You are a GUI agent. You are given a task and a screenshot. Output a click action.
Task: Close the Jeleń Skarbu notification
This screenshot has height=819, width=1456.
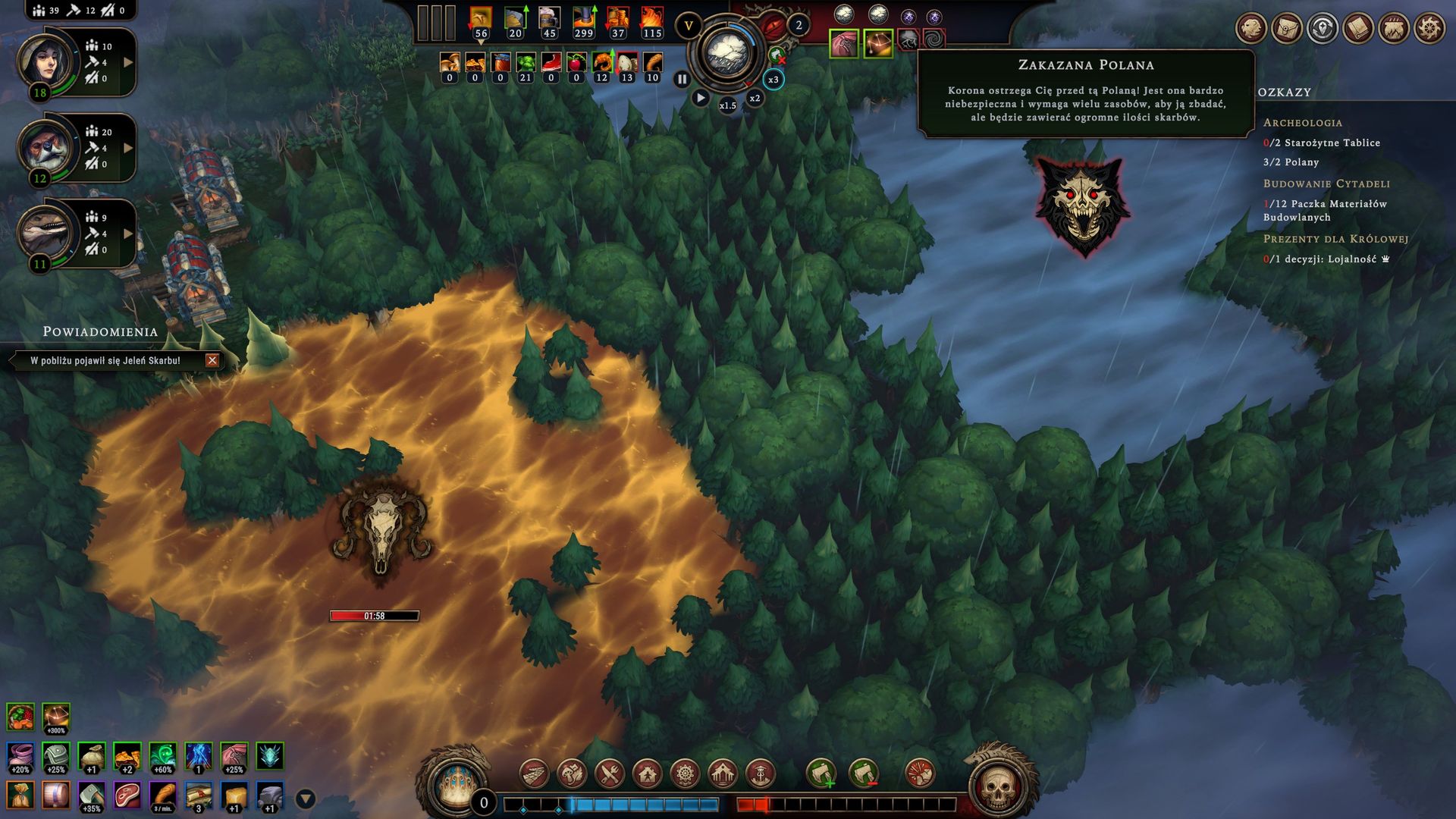(x=212, y=361)
